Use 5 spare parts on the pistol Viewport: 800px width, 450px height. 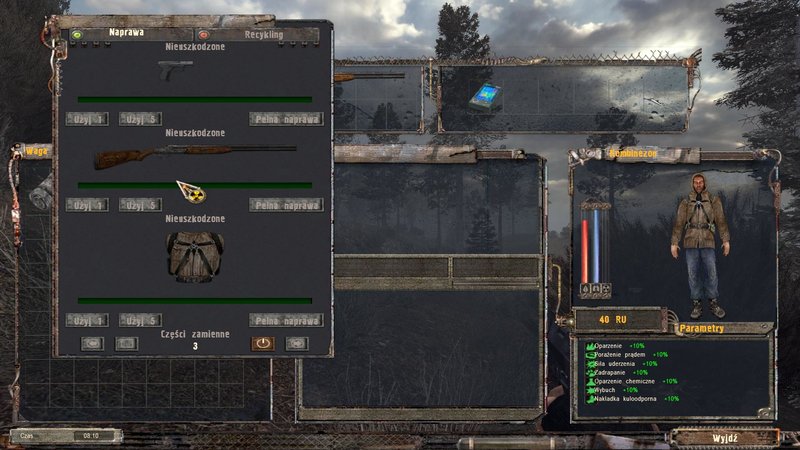click(x=140, y=119)
